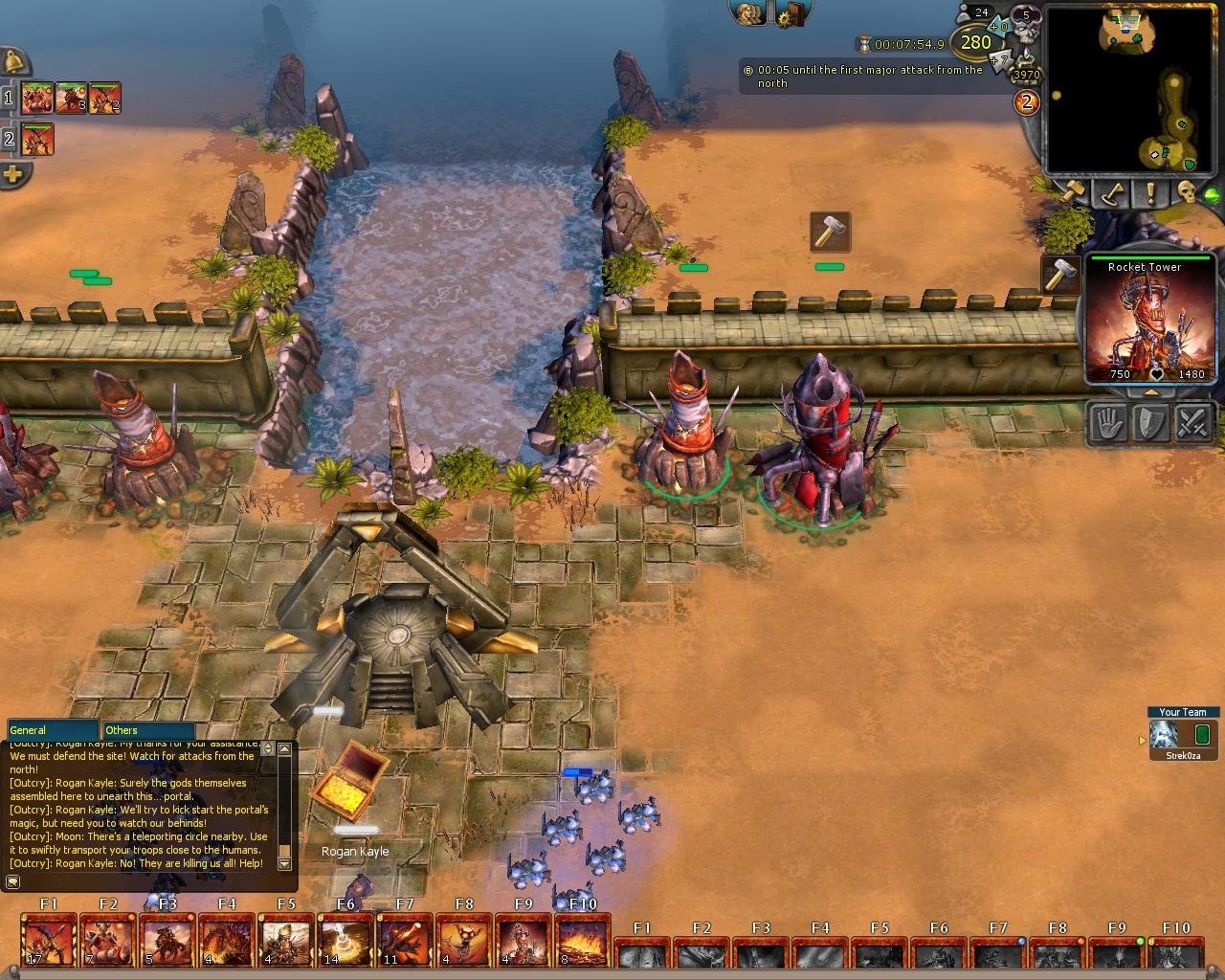Add a new control group with plus button
Viewport: 1225px width, 980px height.
[13, 174]
